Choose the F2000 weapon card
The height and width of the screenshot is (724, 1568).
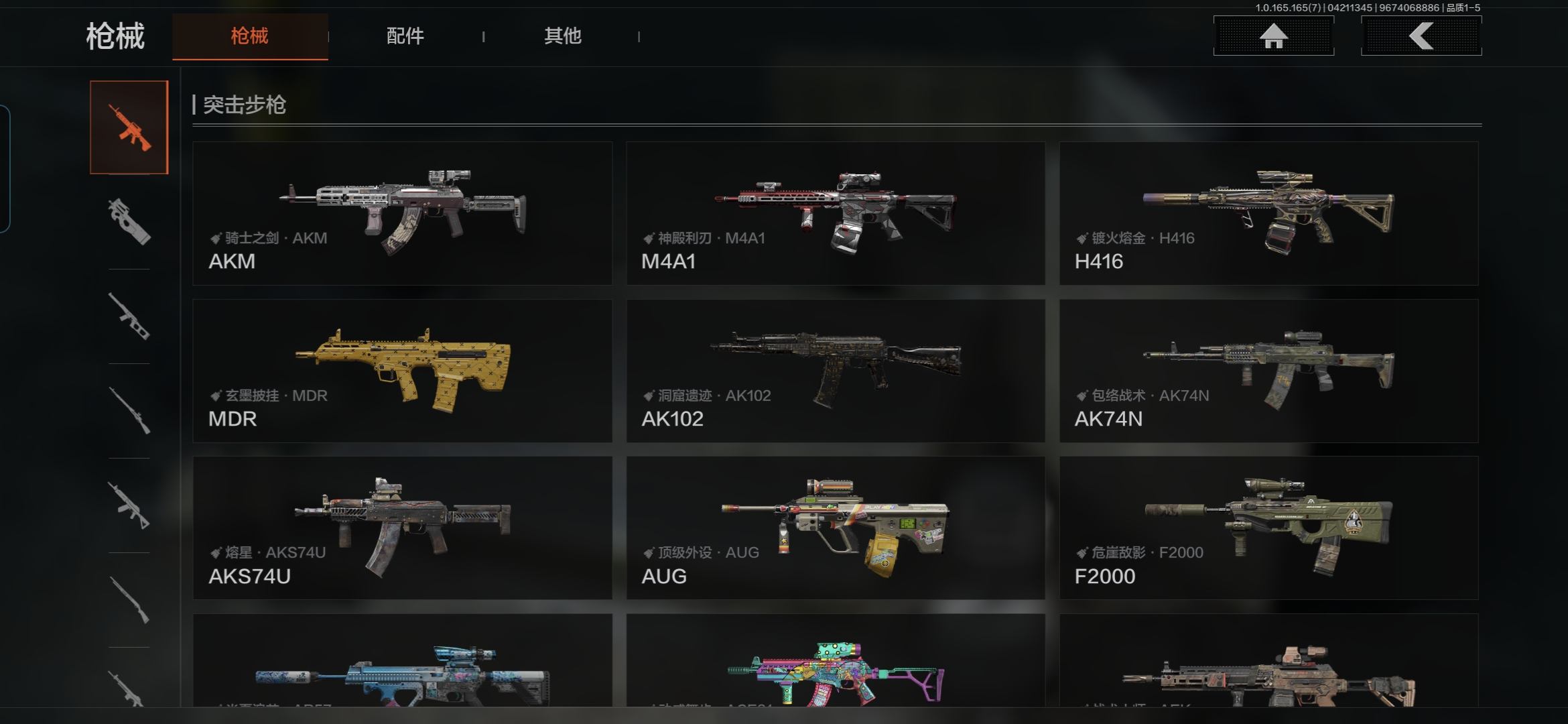click(x=1268, y=528)
